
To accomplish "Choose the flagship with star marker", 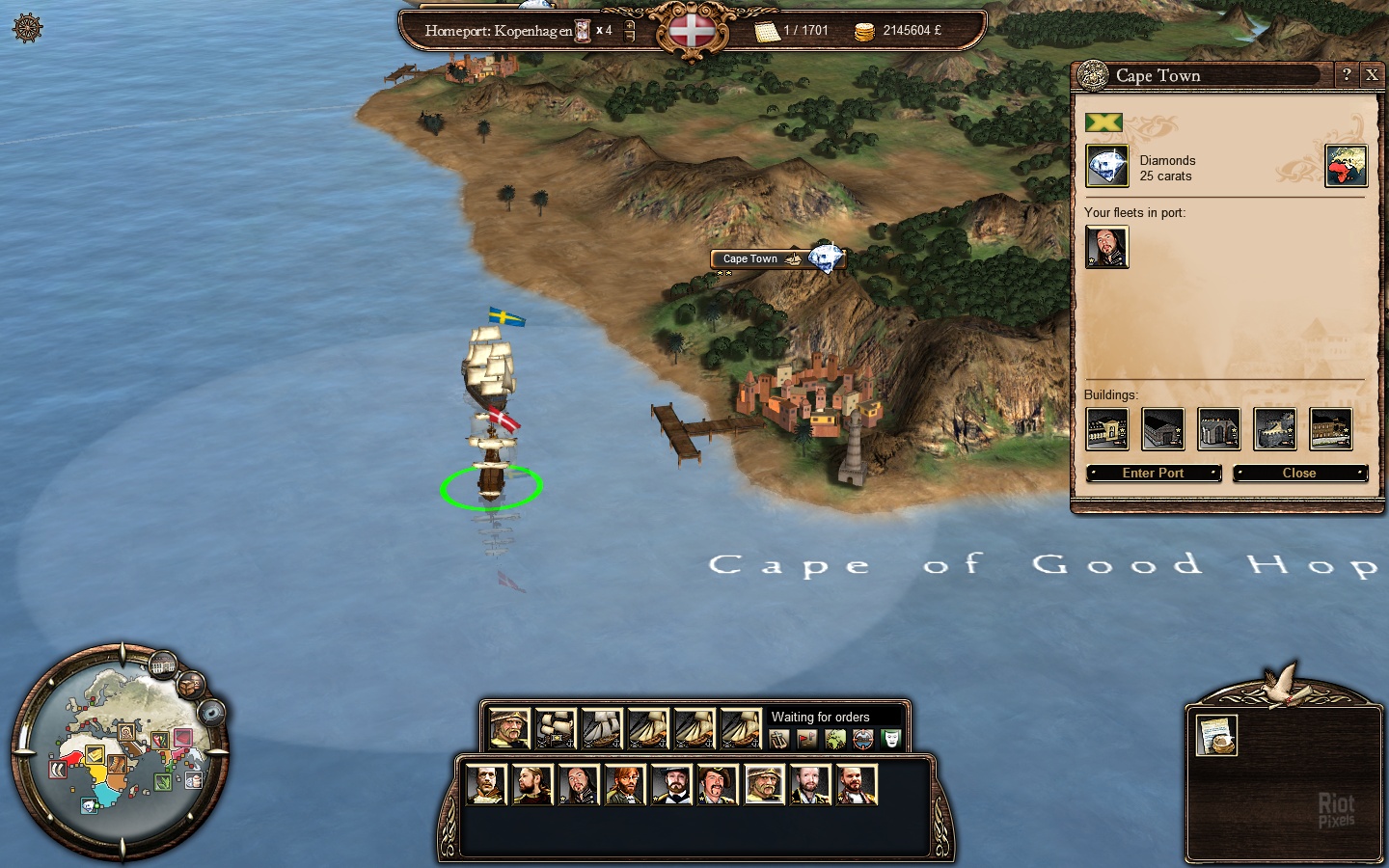I will (x=556, y=728).
